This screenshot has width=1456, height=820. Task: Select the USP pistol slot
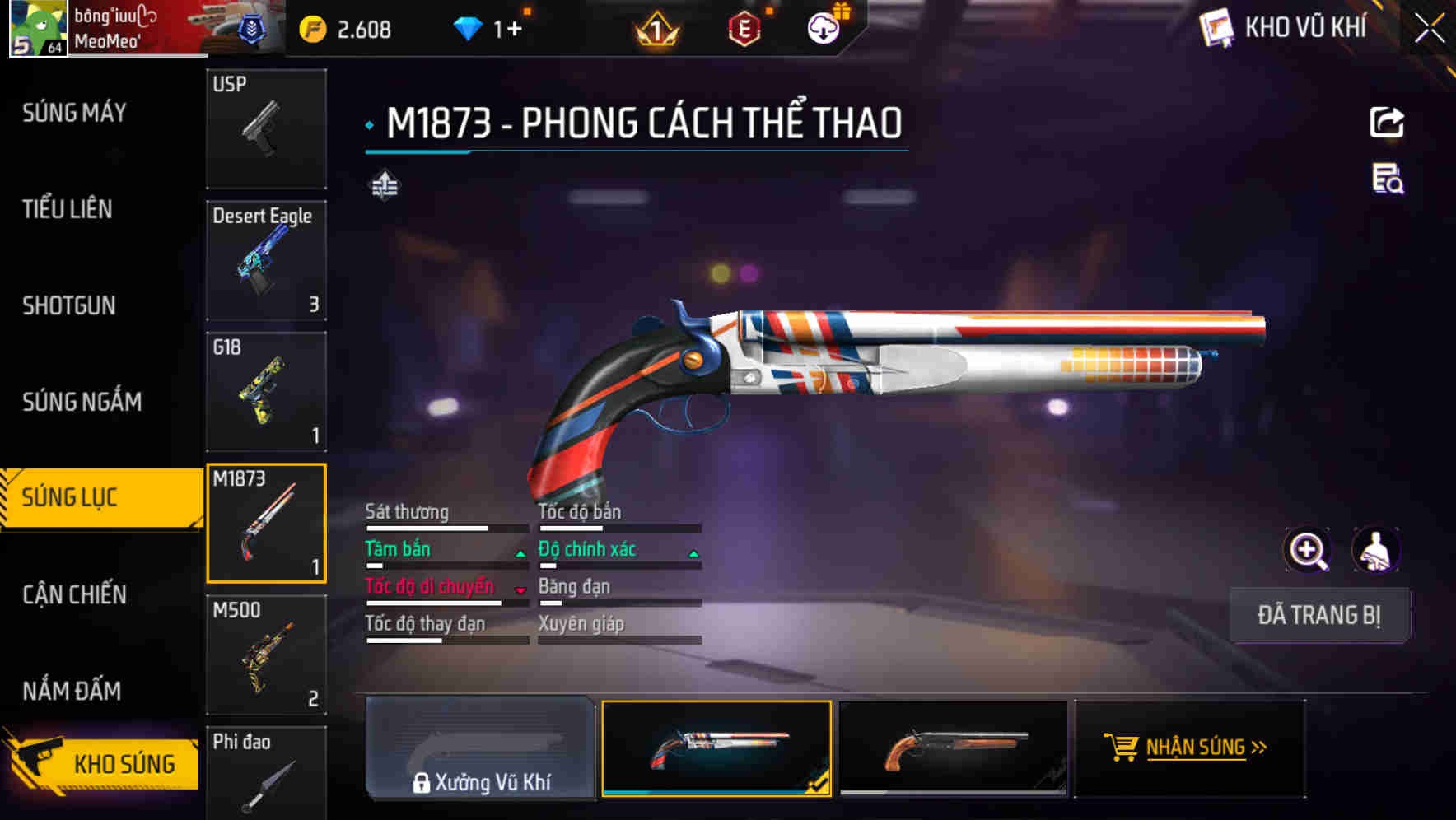266,128
